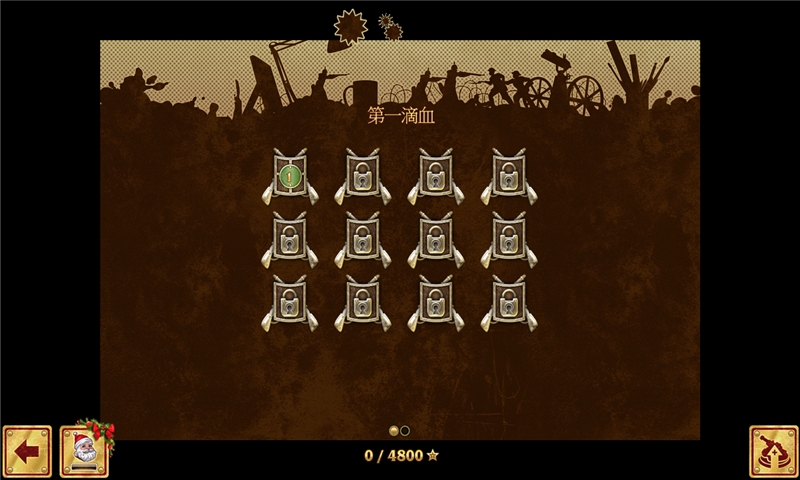This screenshot has height=480, width=800.
Task: Open the Santa Claus holiday button
Action: (84, 451)
